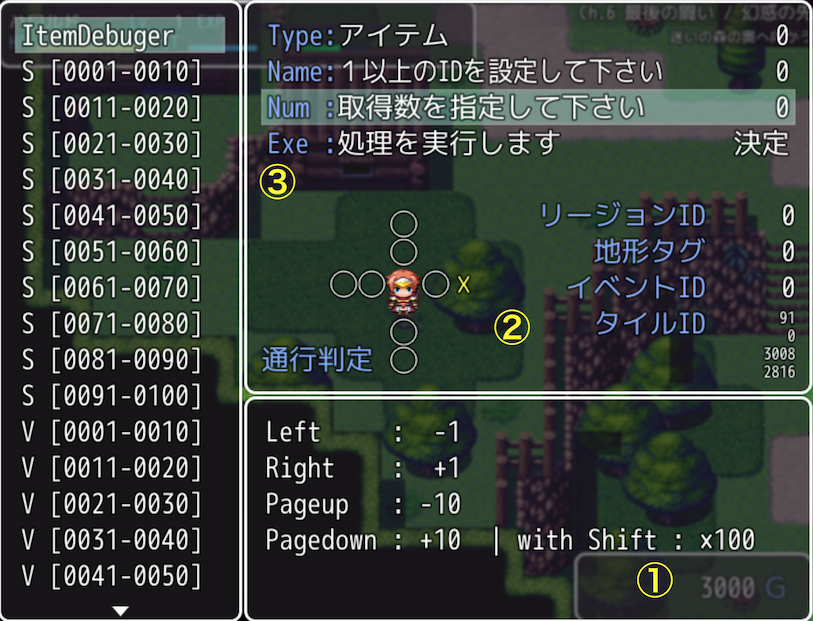Select switch range S [0021-0030]
This screenshot has height=621, width=813.
click(x=110, y=144)
